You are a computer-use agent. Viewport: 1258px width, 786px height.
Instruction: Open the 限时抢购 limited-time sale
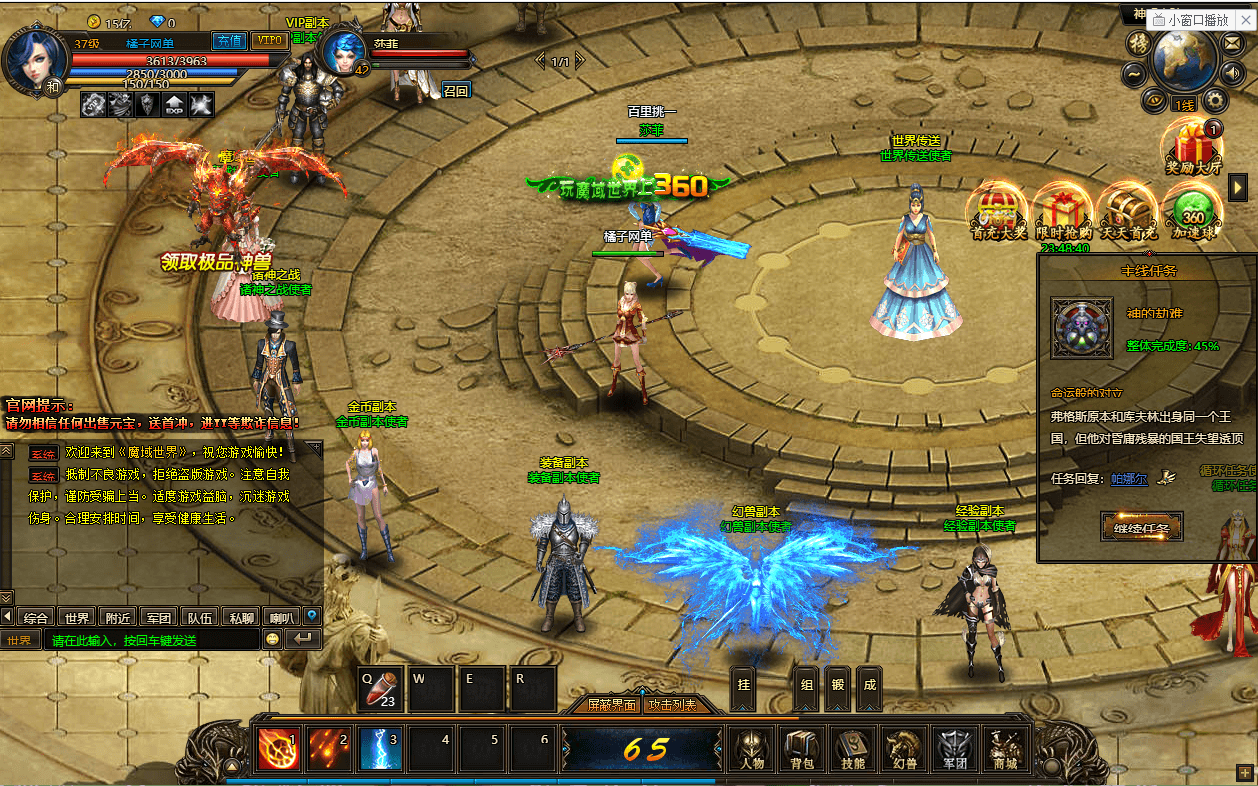coord(1062,211)
